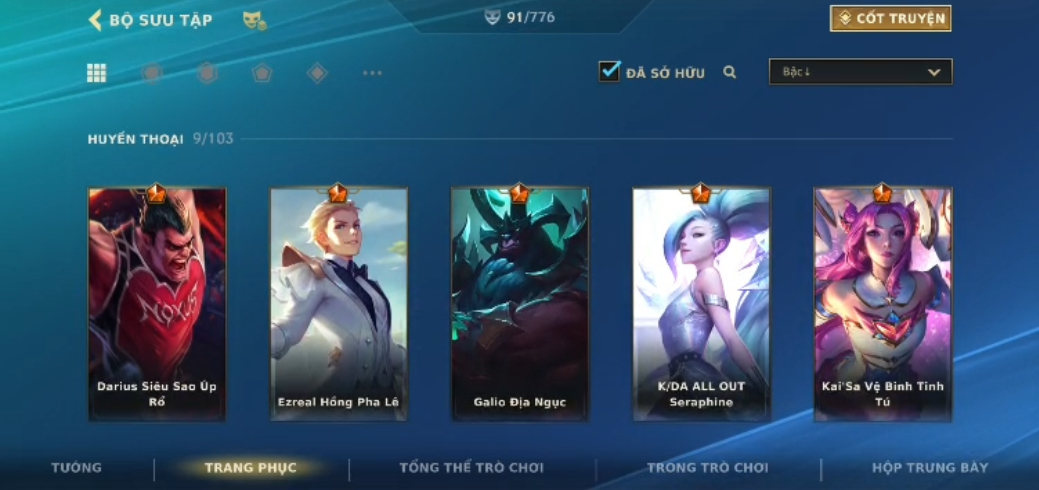Select the Darius Siêu Sao Úp Rổ skin
The image size is (1039, 490).
pos(157,304)
